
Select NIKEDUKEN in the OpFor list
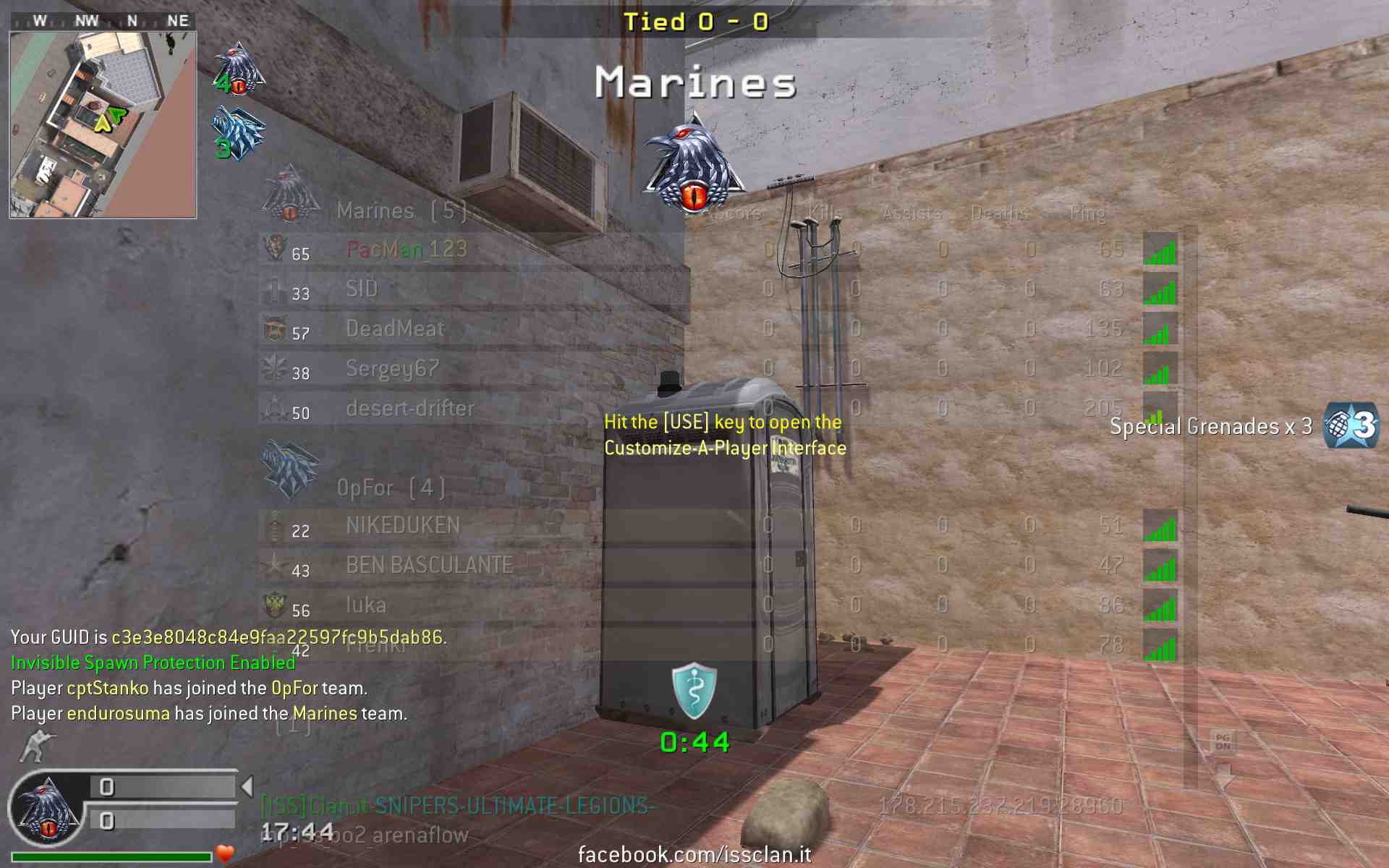click(403, 526)
